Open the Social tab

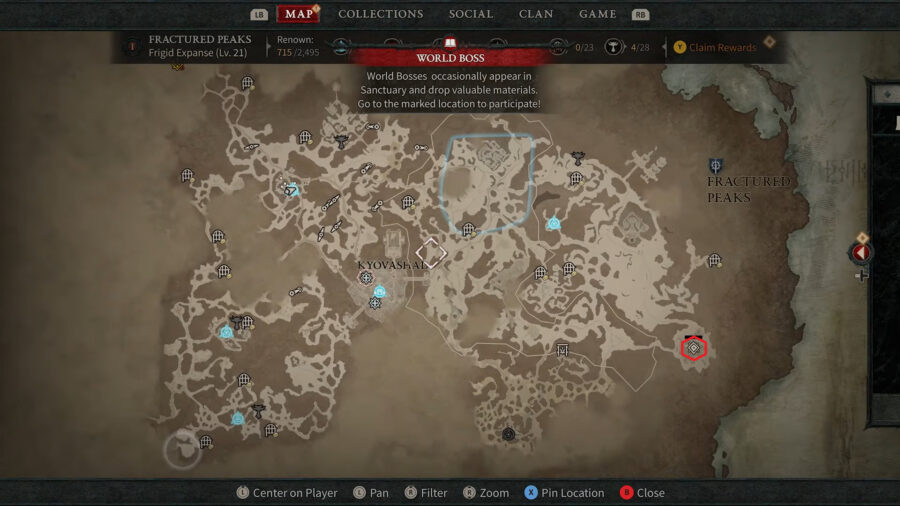pos(470,14)
